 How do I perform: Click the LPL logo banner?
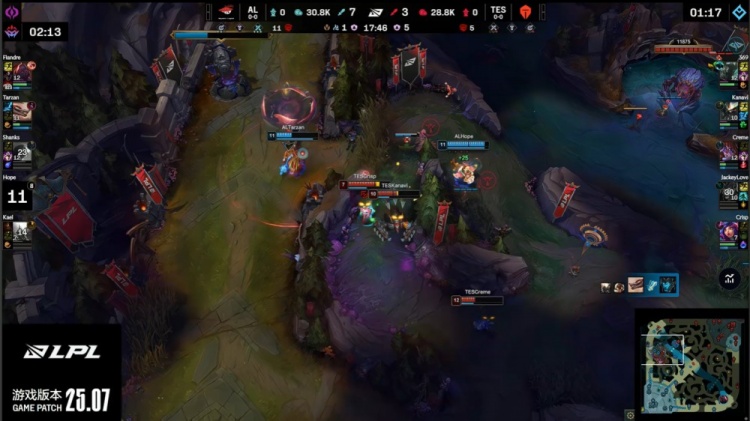coord(62,352)
